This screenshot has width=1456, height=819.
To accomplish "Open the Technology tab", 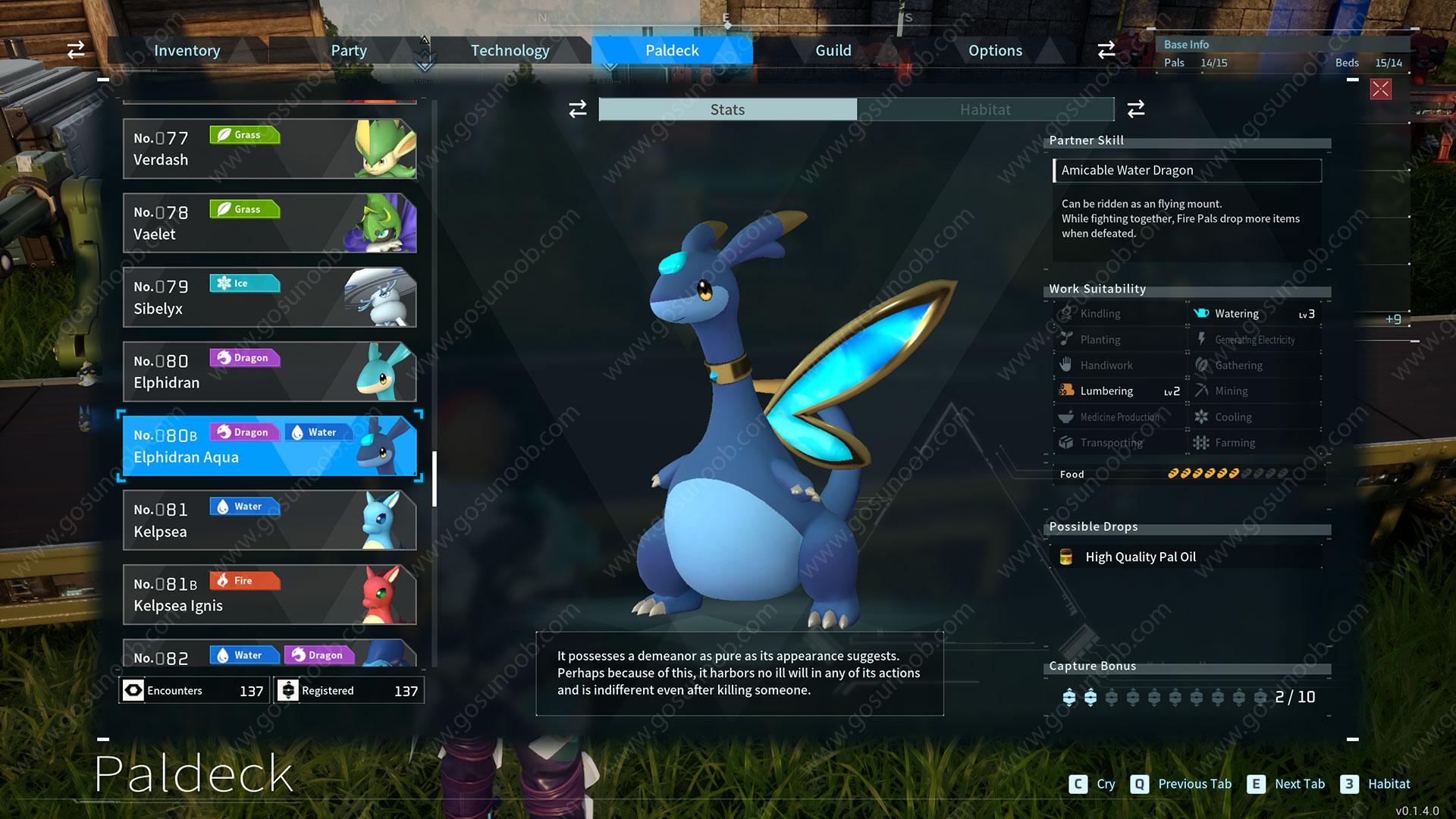I will (510, 51).
